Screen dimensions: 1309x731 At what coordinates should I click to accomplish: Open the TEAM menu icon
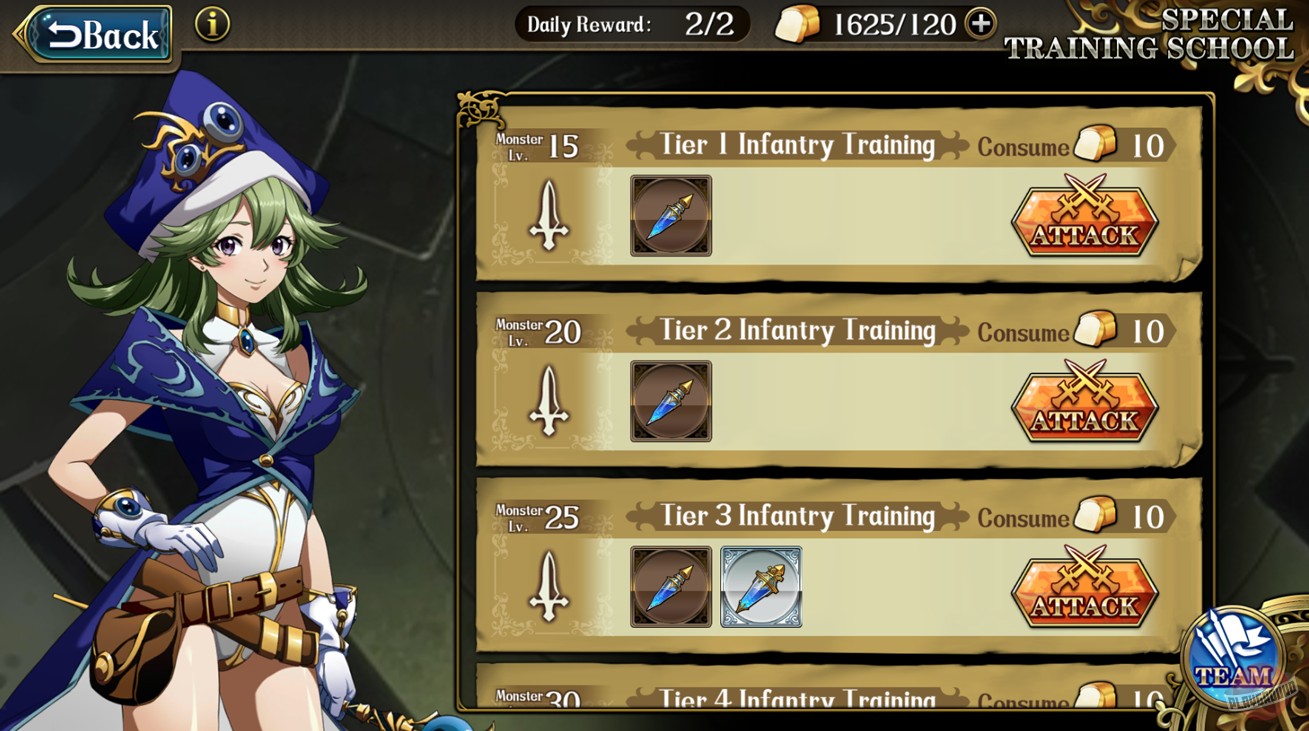1237,661
